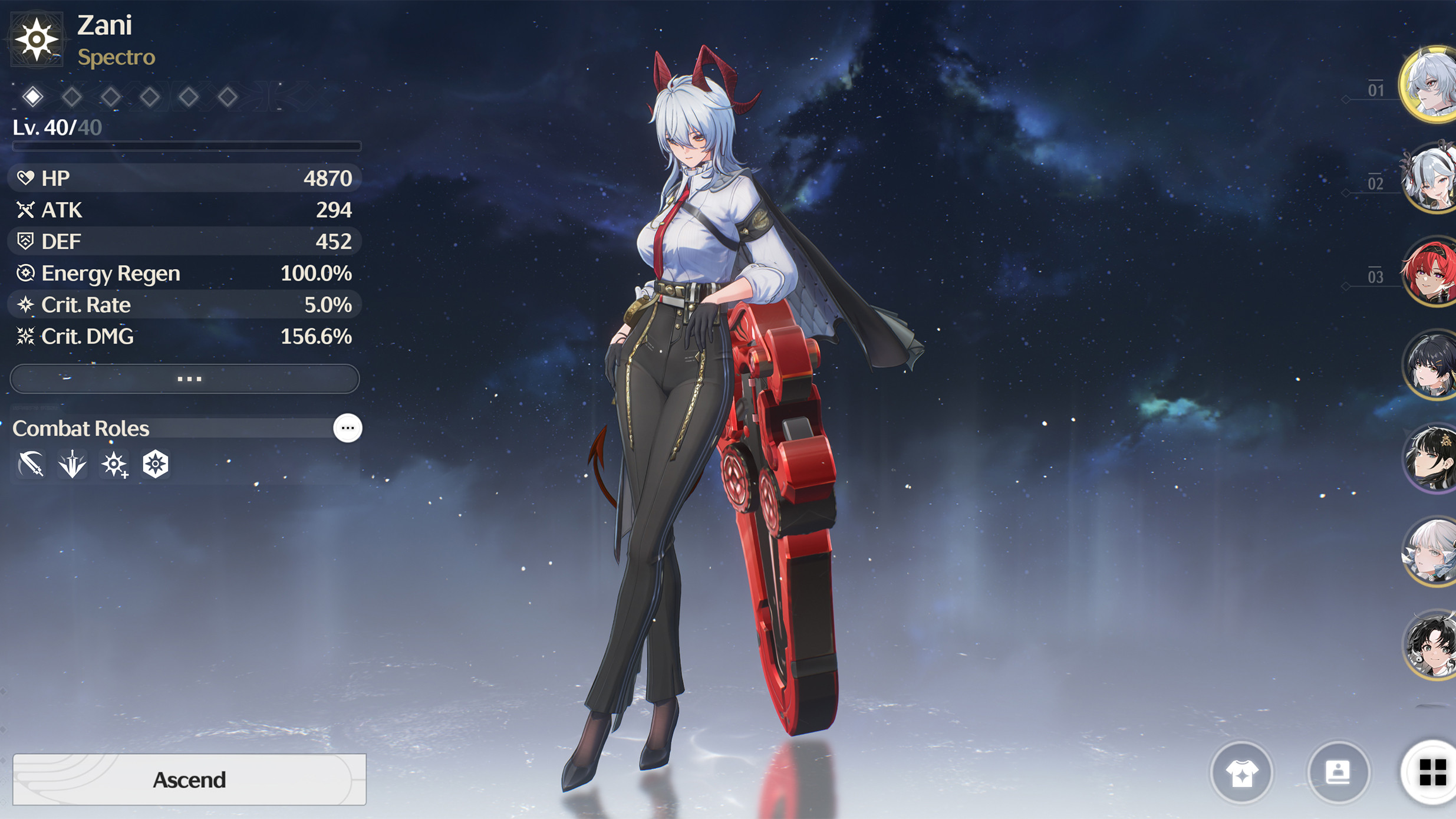
Task: Activate the first resonance chain diamond node
Action: 34,96
